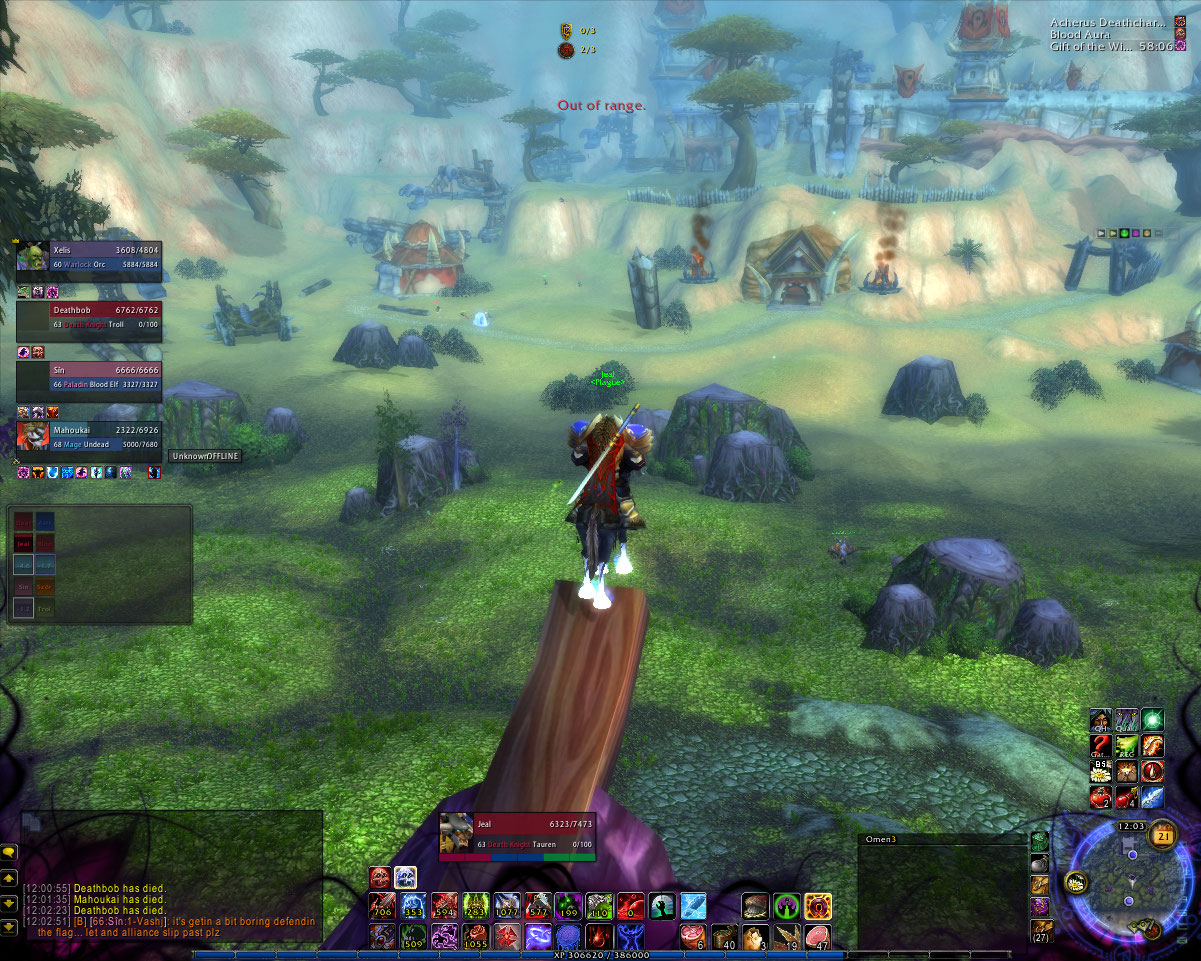Use the food item with count 47
1201x961 pixels.
(x=817, y=936)
